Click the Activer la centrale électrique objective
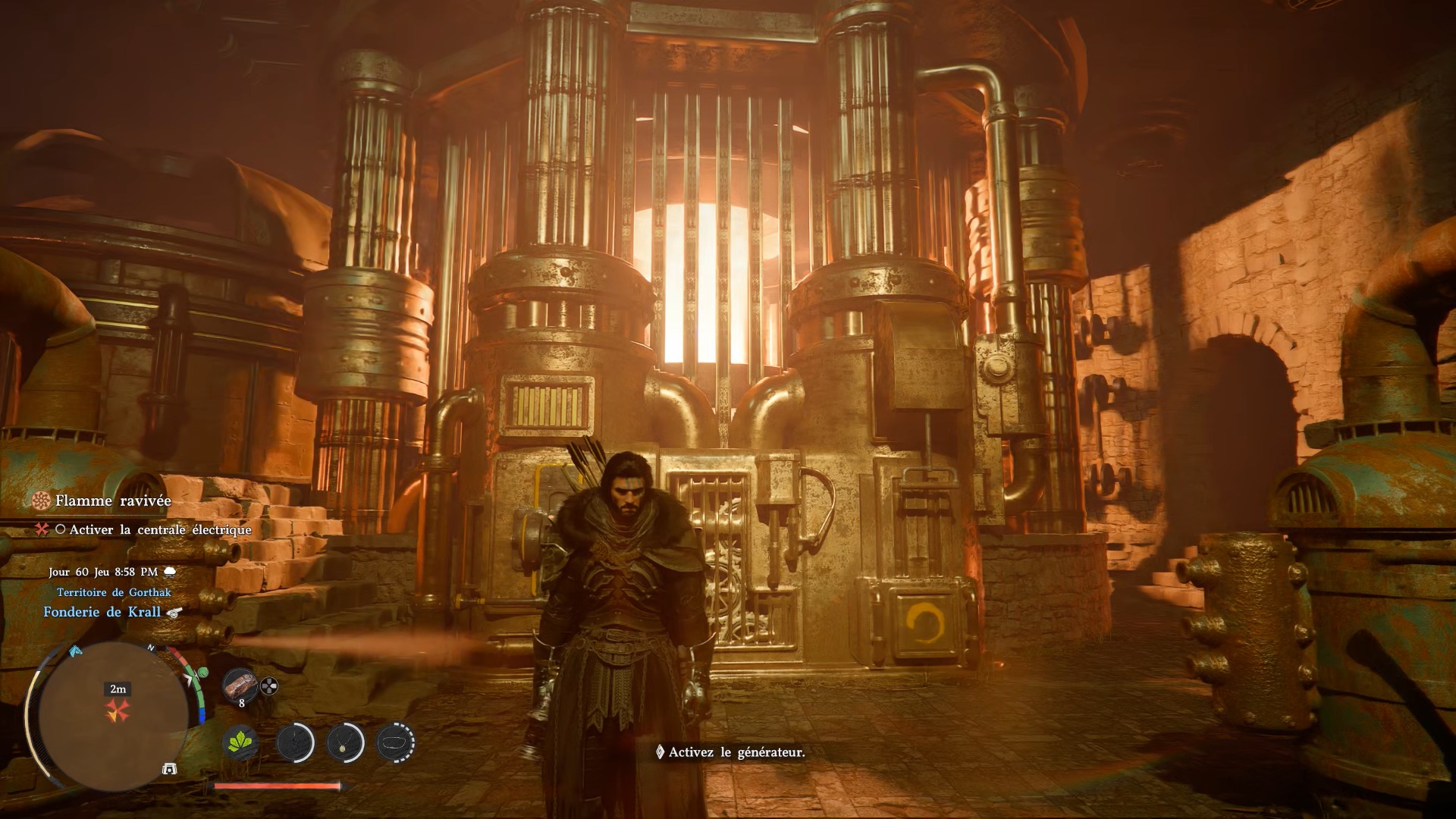1456x819 pixels. 159,529
